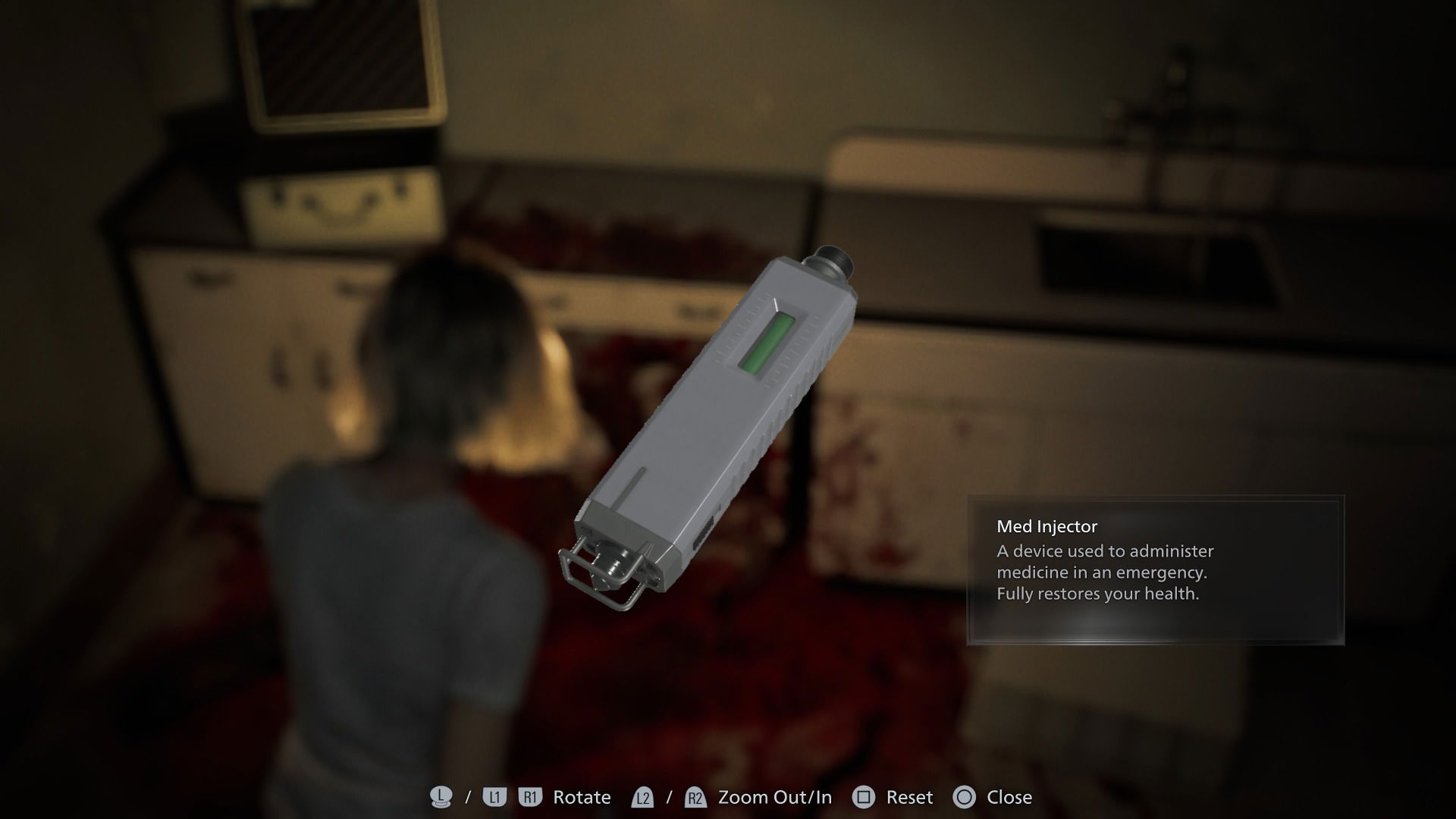Screen dimensions: 1456x819
Task: Click the slash separator between L2 and R2 prompts
Action: click(668, 797)
